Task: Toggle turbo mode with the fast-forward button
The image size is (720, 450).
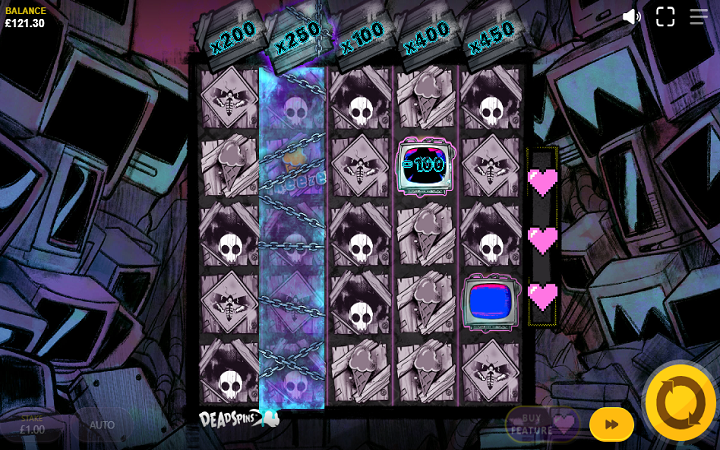Action: pyautogui.click(x=611, y=424)
